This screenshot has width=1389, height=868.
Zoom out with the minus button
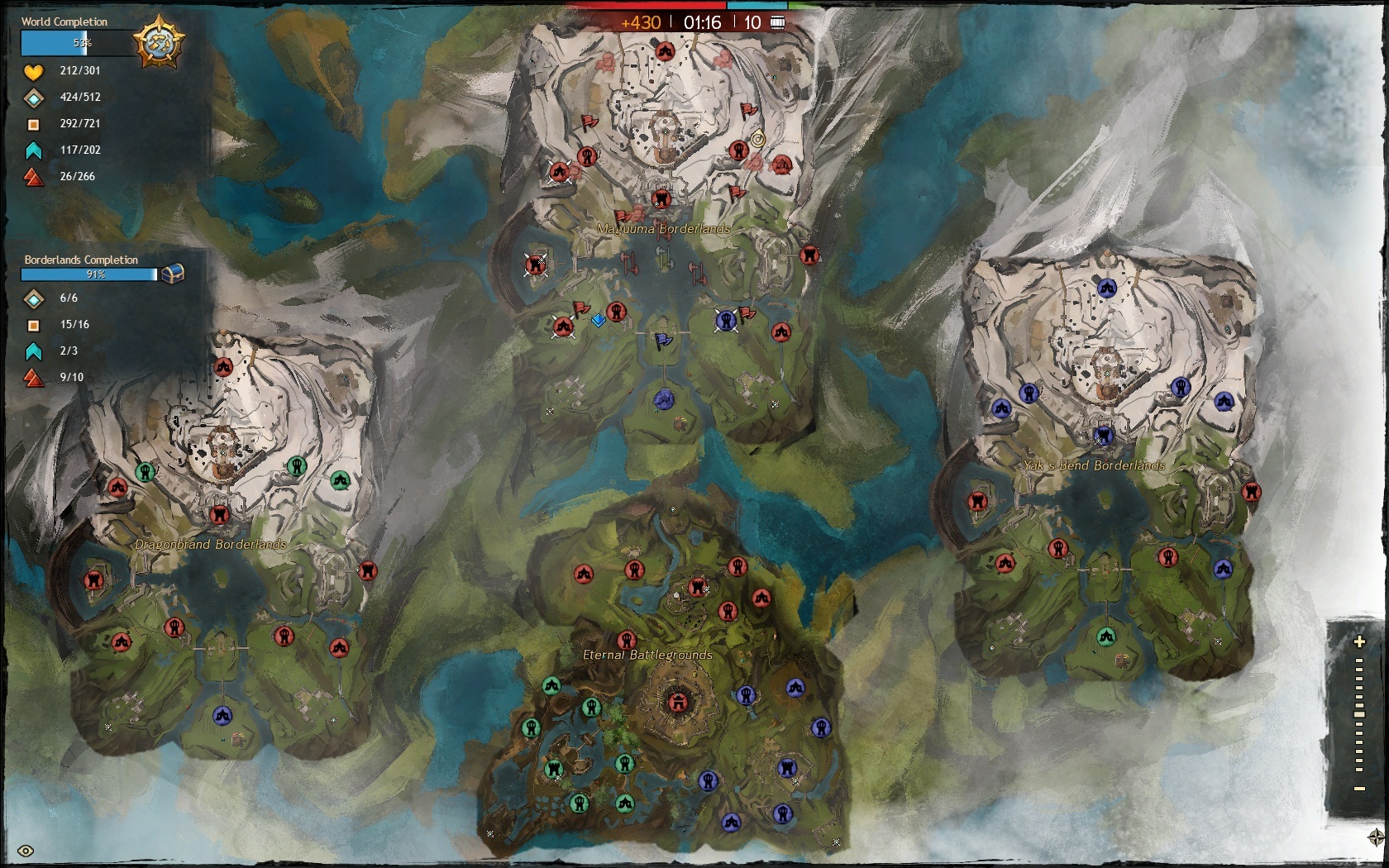tap(1359, 789)
